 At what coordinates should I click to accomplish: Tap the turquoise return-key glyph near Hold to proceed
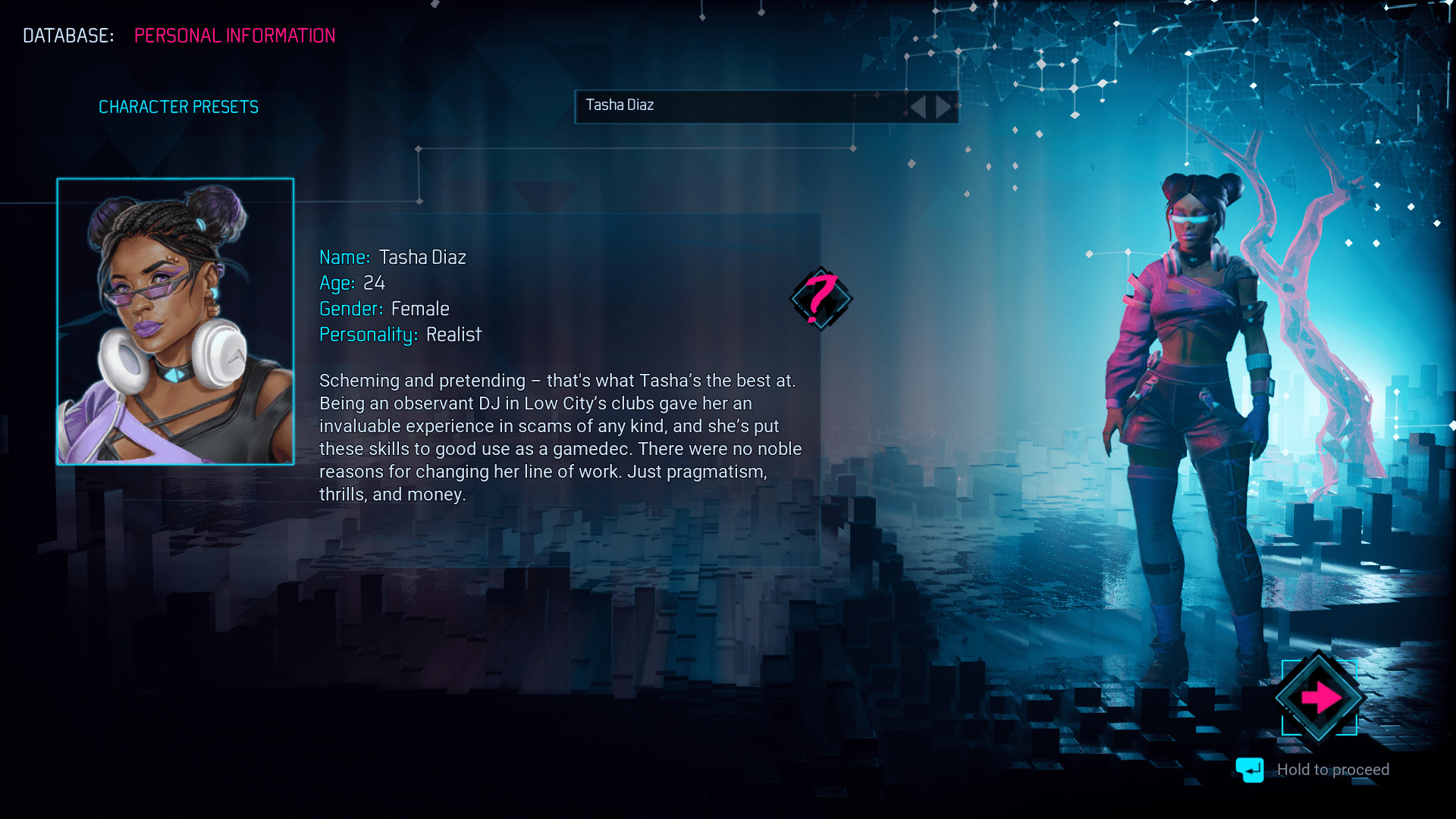[x=1250, y=770]
